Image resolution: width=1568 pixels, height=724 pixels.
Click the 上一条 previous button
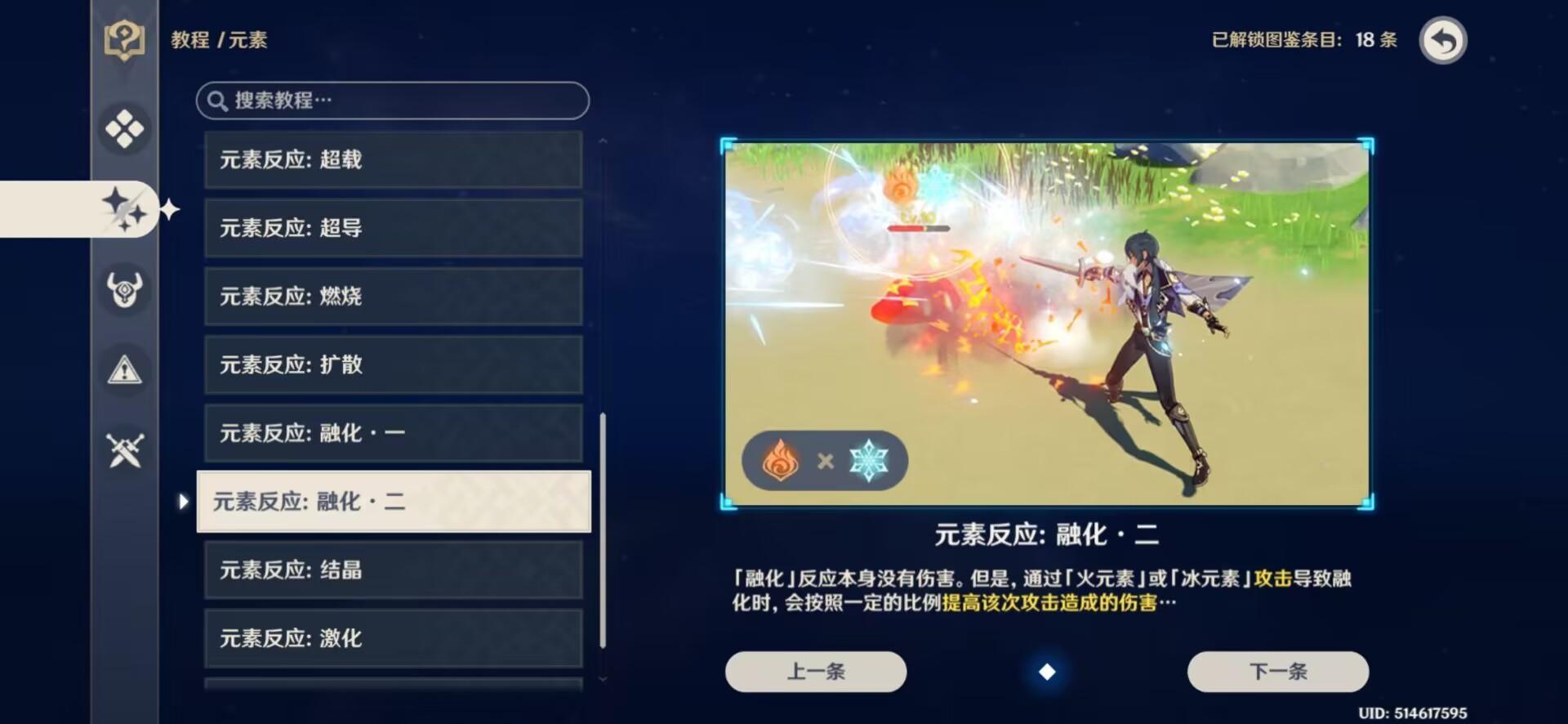pos(814,671)
